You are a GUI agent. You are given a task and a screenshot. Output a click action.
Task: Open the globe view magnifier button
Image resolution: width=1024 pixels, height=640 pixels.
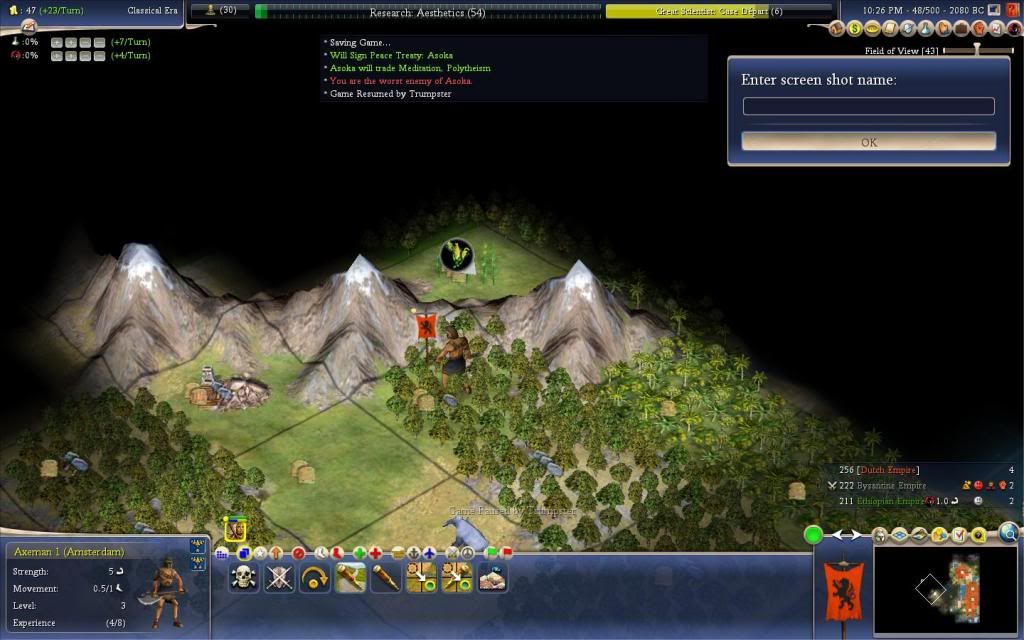pos(1008,533)
